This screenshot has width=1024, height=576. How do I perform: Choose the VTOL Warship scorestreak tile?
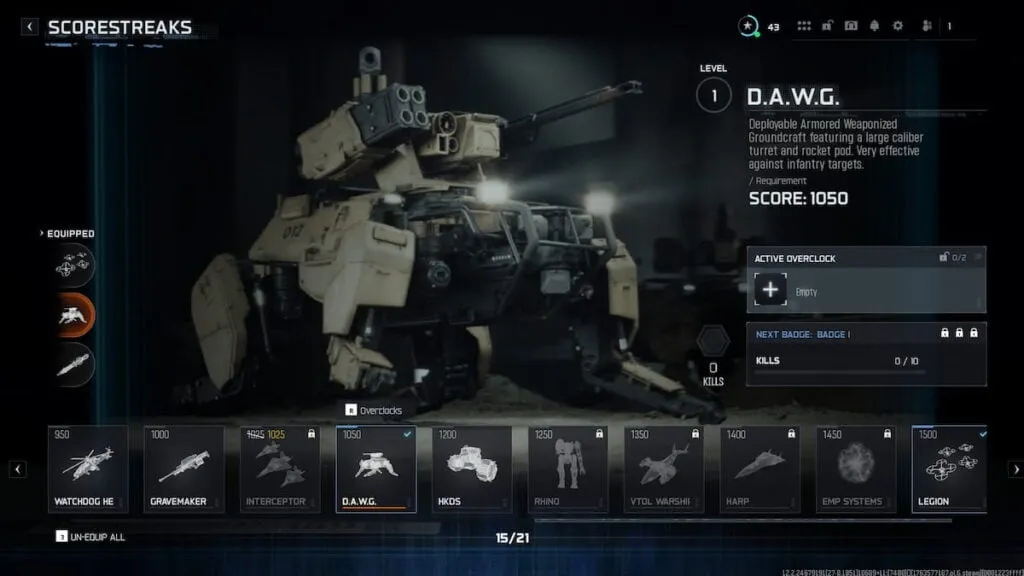click(664, 468)
